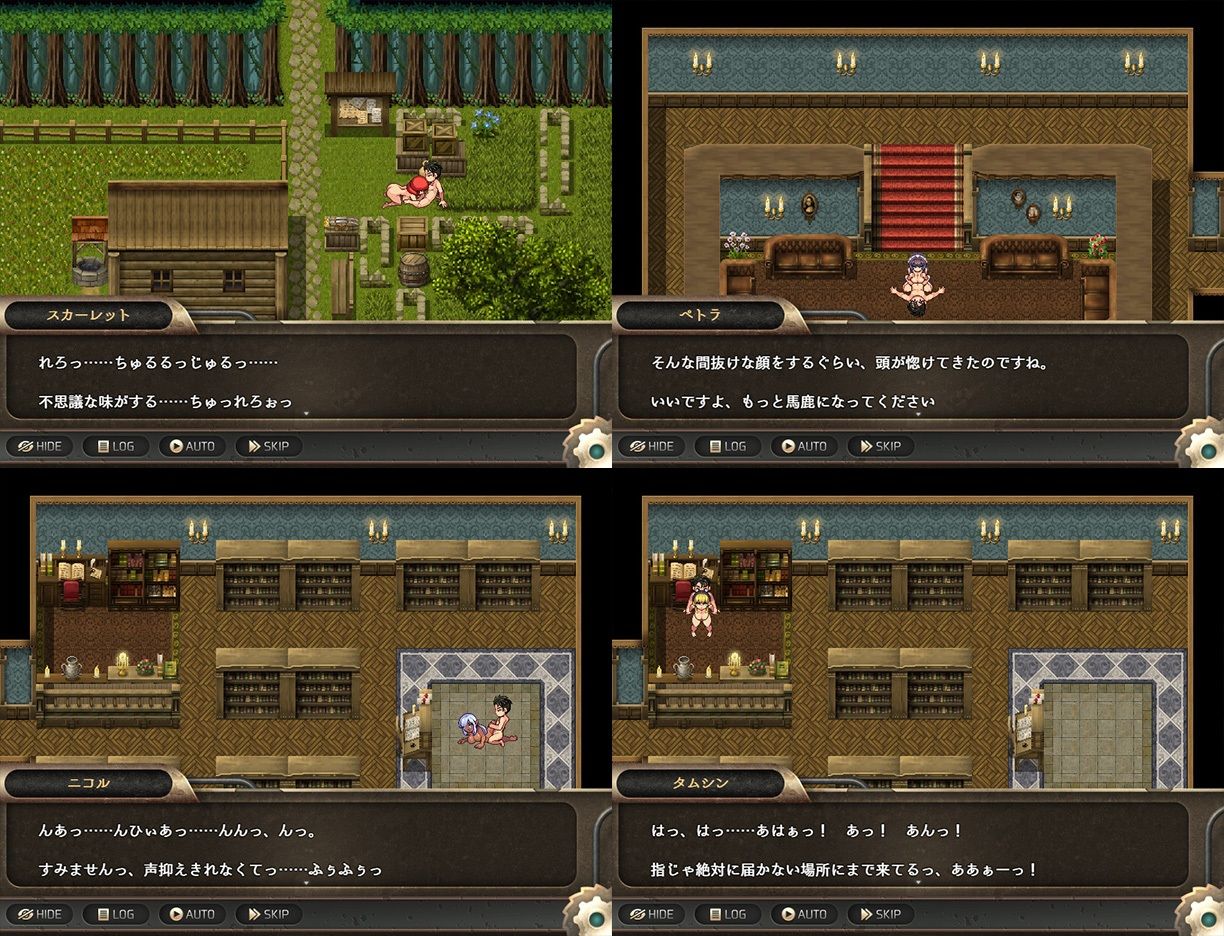The image size is (1224, 936).
Task: Open the gear menu beside スカーレット's dialogue
Action: point(592,447)
